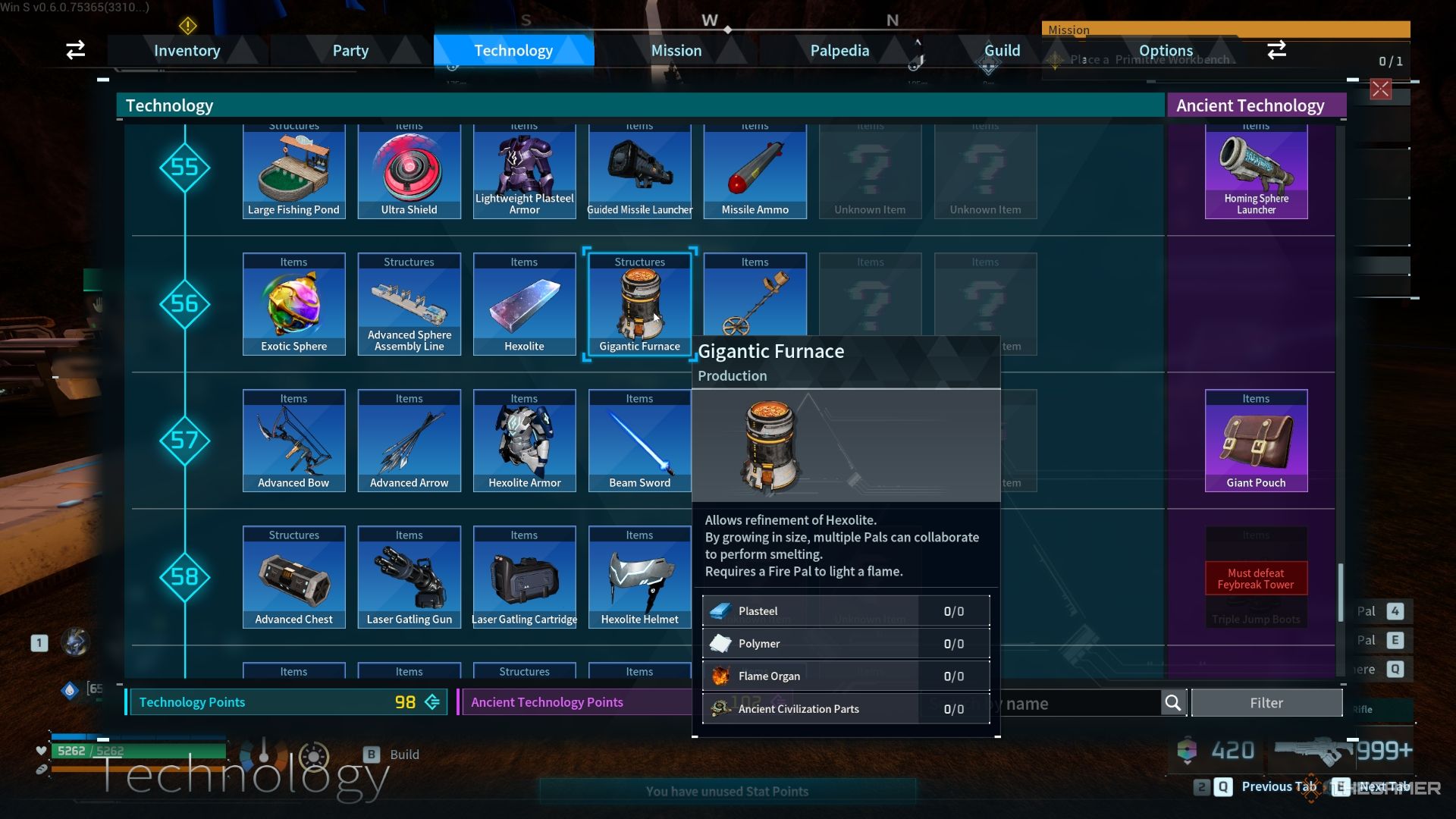Screen dimensions: 1456x819
Task: Choose the Giant Pouch ancient technology
Action: (x=1256, y=441)
